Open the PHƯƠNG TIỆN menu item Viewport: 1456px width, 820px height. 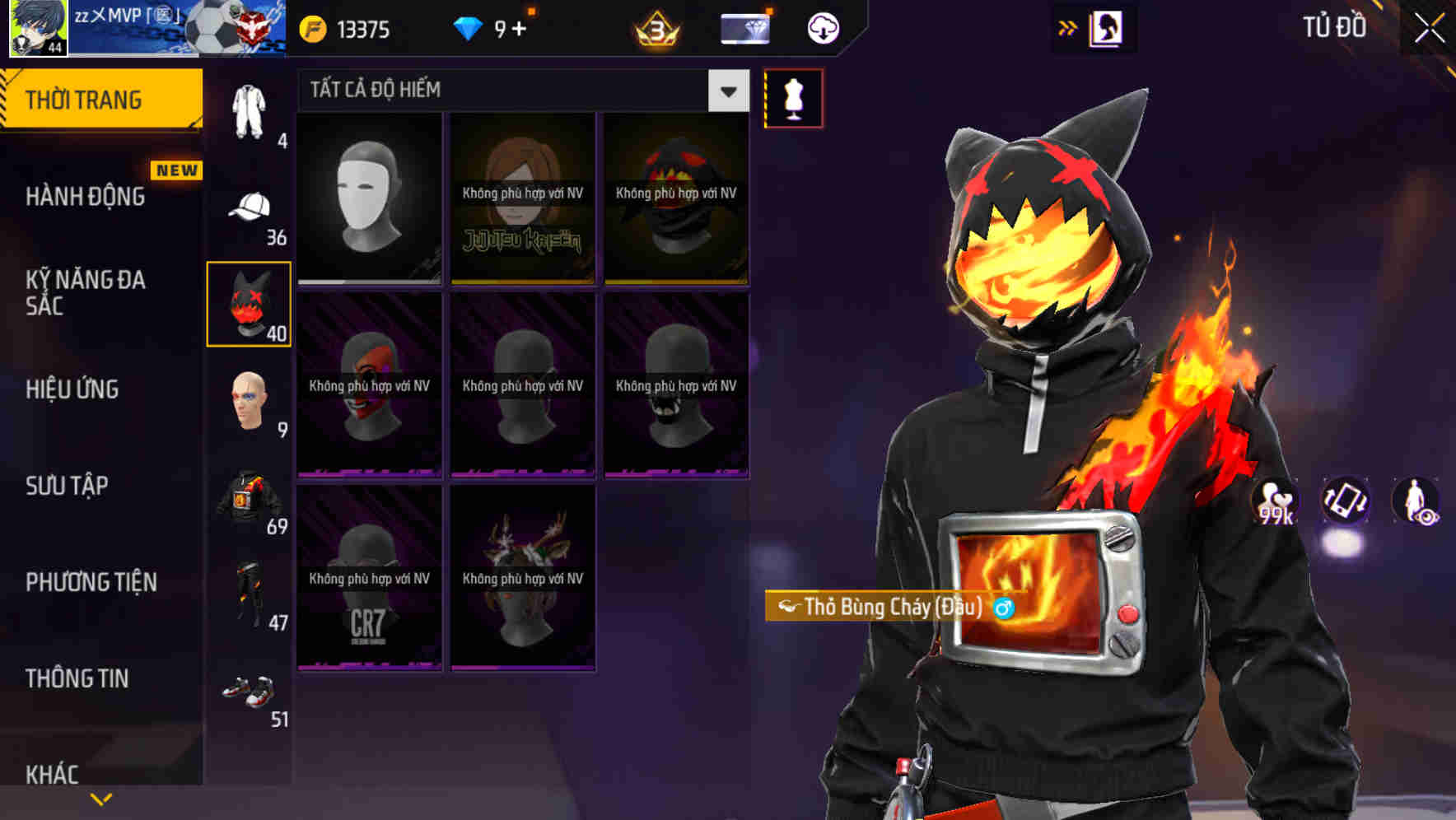pos(89,581)
